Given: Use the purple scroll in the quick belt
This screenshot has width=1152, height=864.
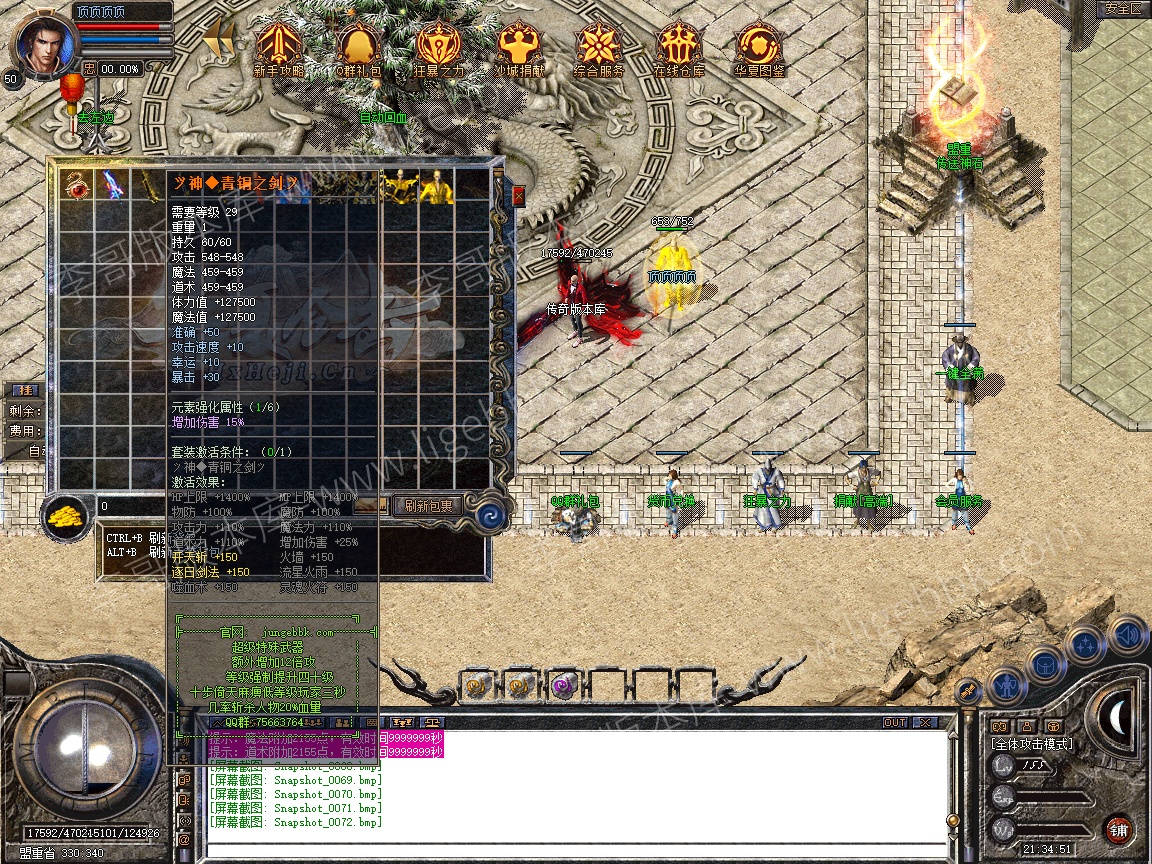Looking at the screenshot, I should click(x=561, y=686).
